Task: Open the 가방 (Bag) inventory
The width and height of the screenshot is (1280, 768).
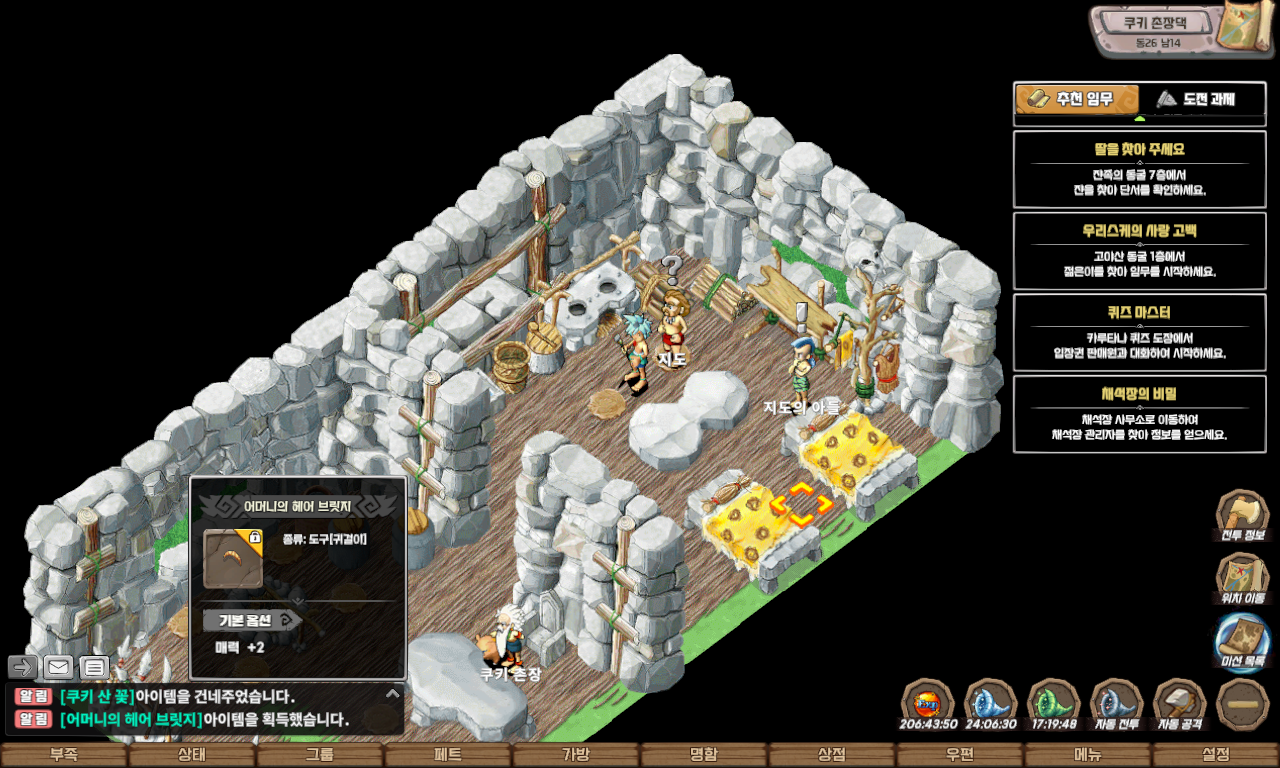Action: click(x=576, y=755)
